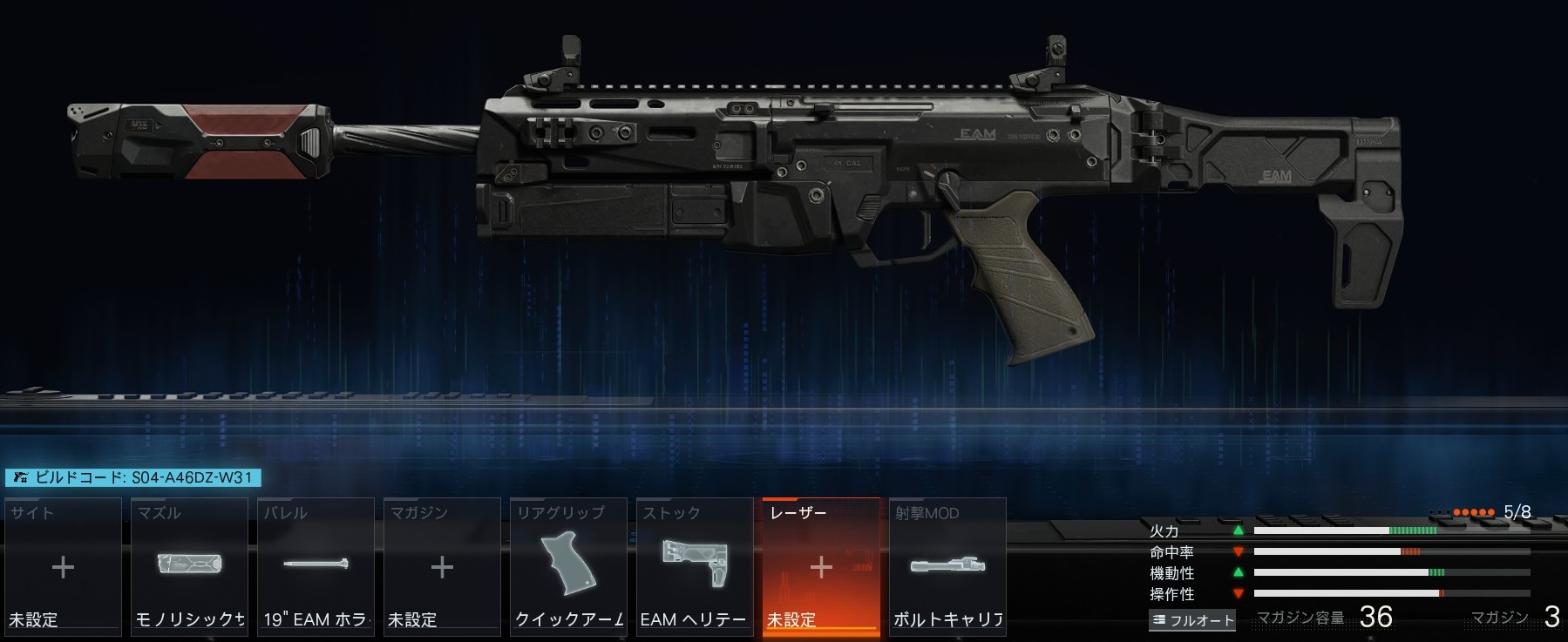Select the リアグリップ rear grip slot
Screen dimensions: 1568x642
tap(568, 566)
